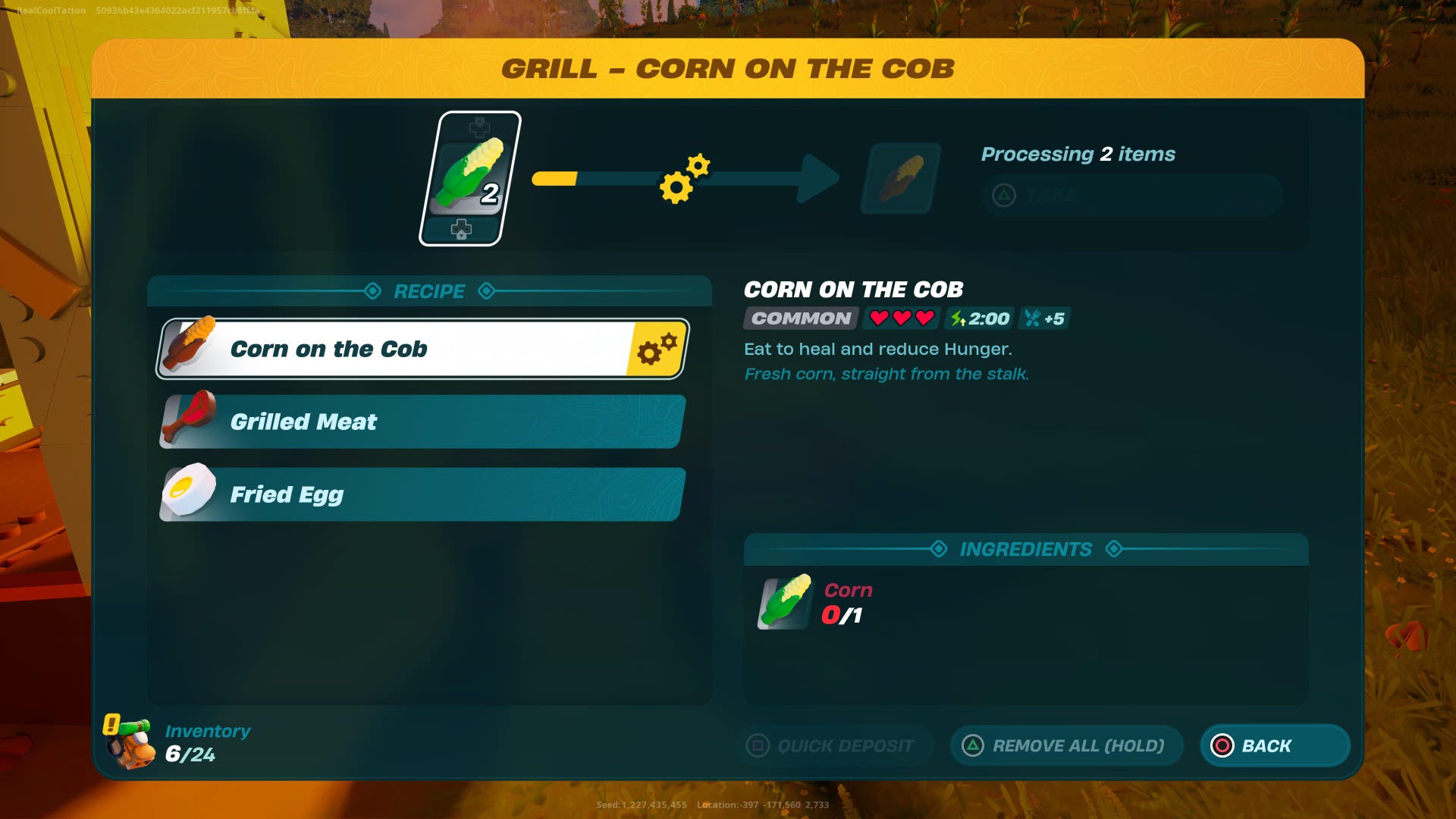
Task: Click the Quick Deposit control
Action: click(834, 745)
